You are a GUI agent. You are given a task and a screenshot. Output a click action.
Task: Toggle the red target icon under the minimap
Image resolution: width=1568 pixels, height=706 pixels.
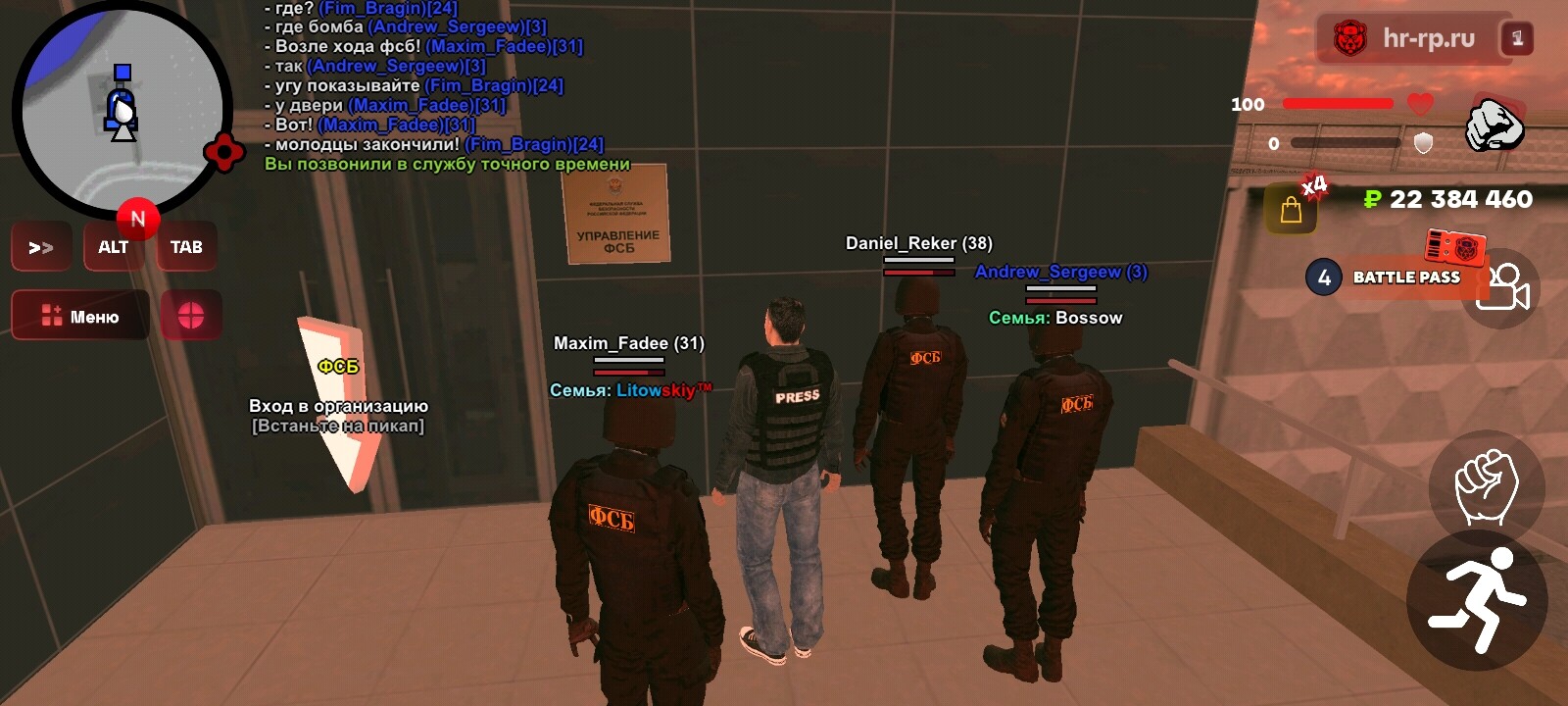coord(224,153)
